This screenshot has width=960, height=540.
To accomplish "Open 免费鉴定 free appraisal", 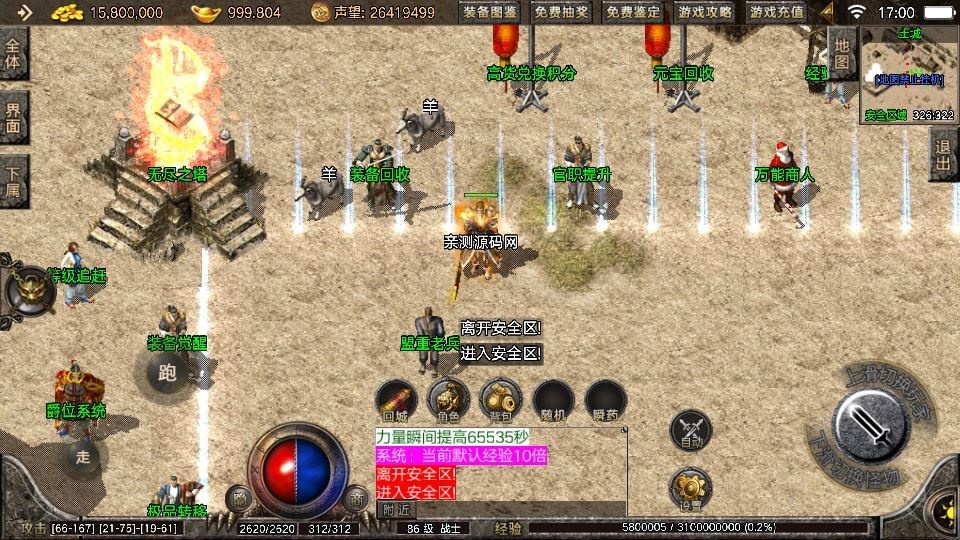I will (x=634, y=13).
